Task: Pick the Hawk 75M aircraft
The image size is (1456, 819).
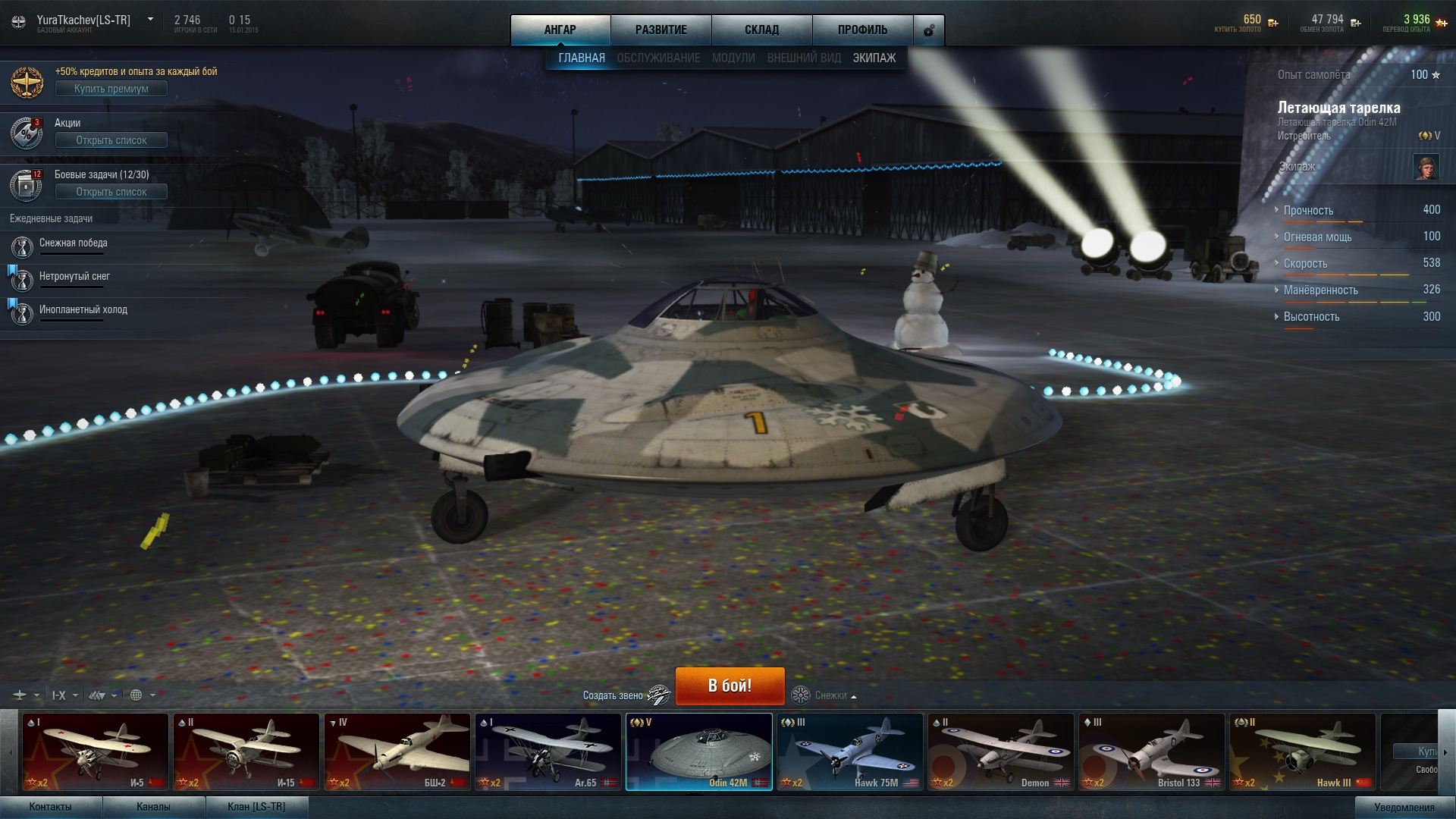Action: click(849, 752)
